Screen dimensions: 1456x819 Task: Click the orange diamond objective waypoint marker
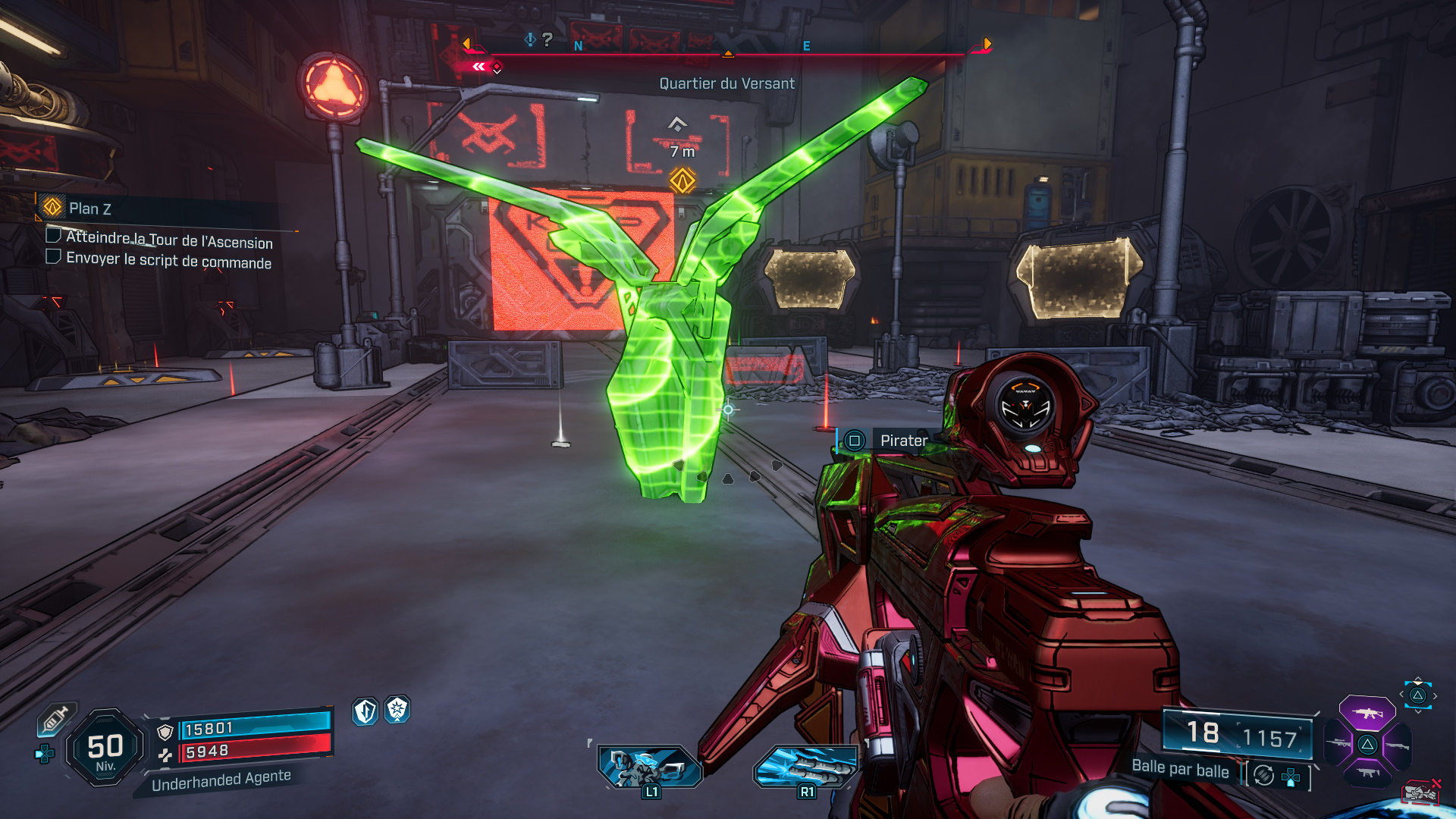pos(682,180)
